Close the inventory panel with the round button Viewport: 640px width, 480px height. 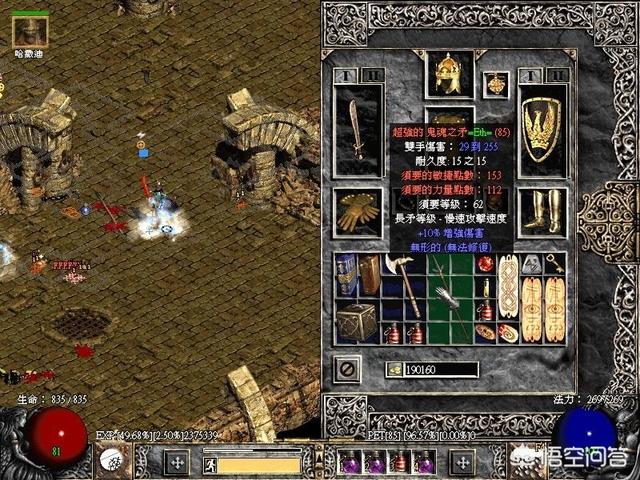pos(346,368)
